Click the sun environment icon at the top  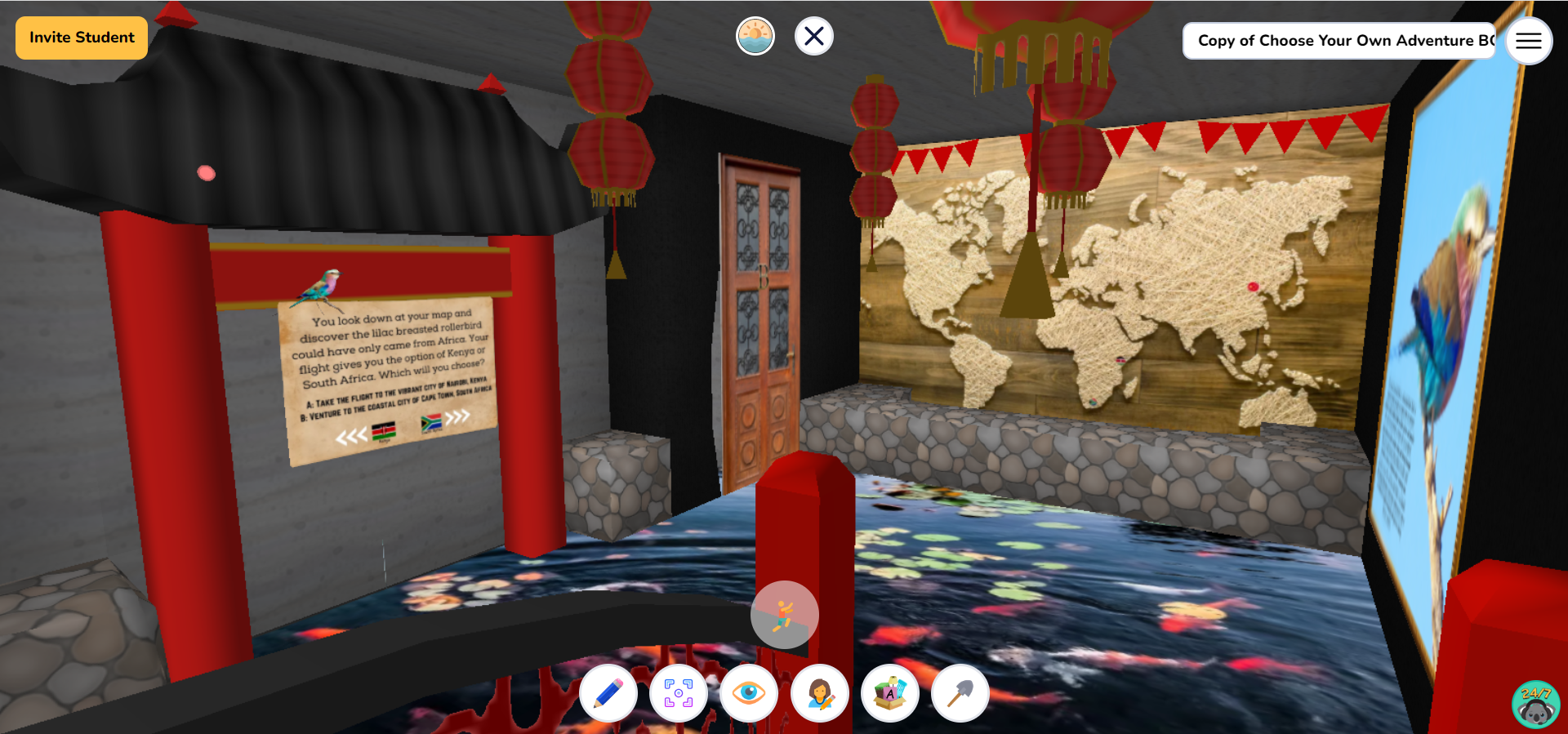pyautogui.click(x=755, y=35)
